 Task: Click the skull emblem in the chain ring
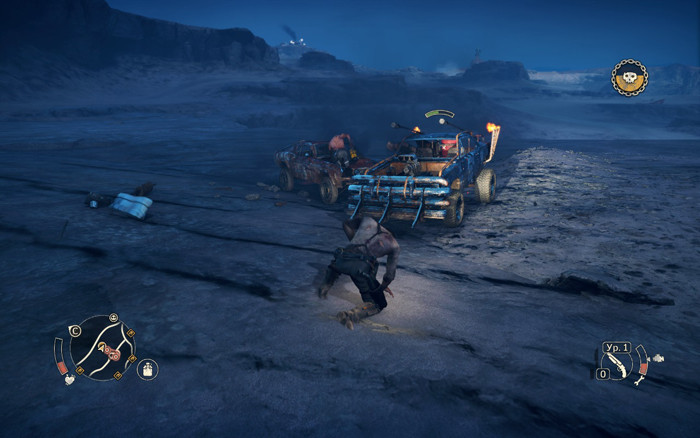pyautogui.click(x=629, y=77)
